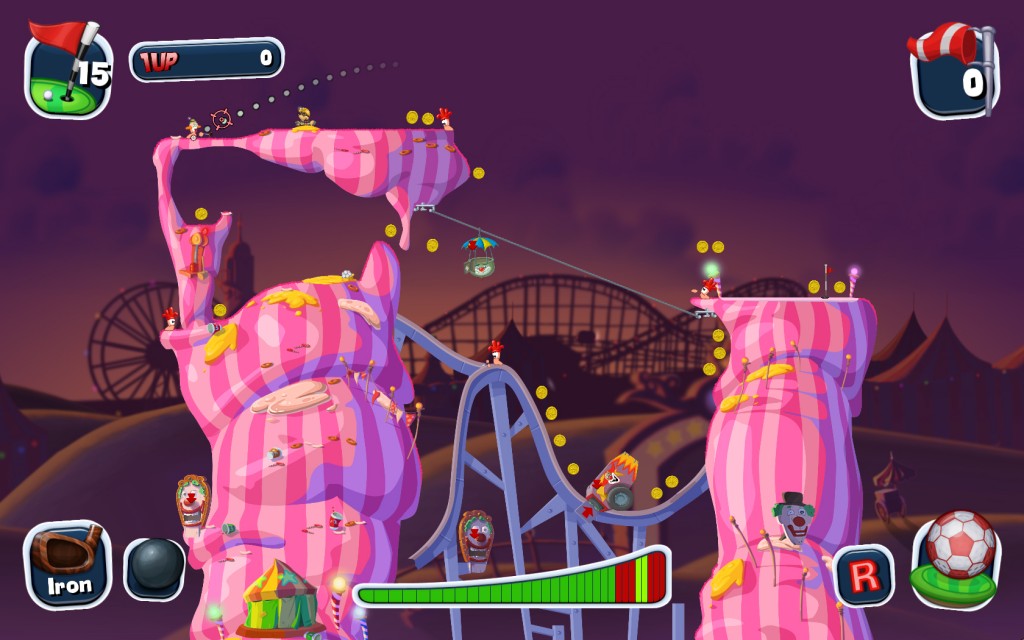
Task: Select the black ball button
Action: pyautogui.click(x=154, y=569)
